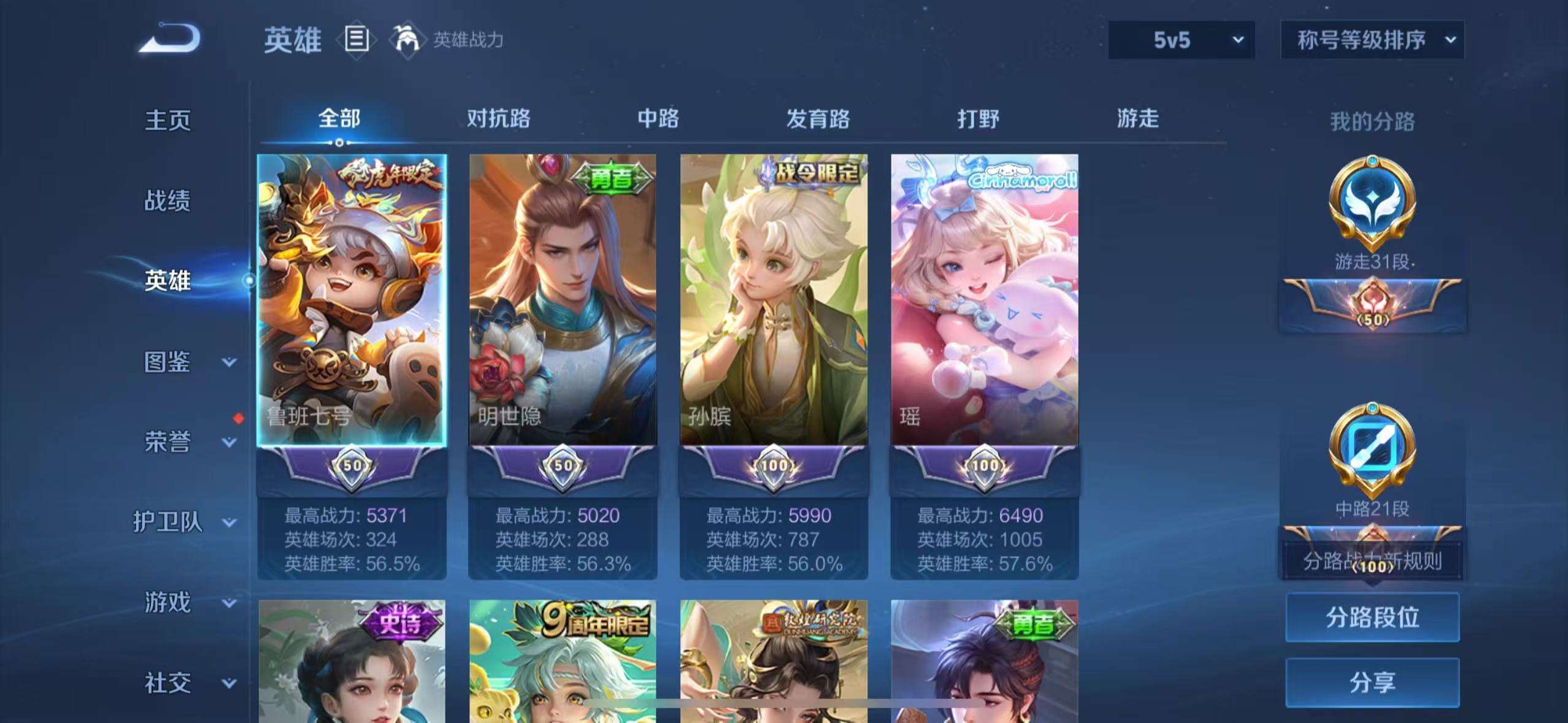Select the 鲁班七号 hero card

point(352,300)
